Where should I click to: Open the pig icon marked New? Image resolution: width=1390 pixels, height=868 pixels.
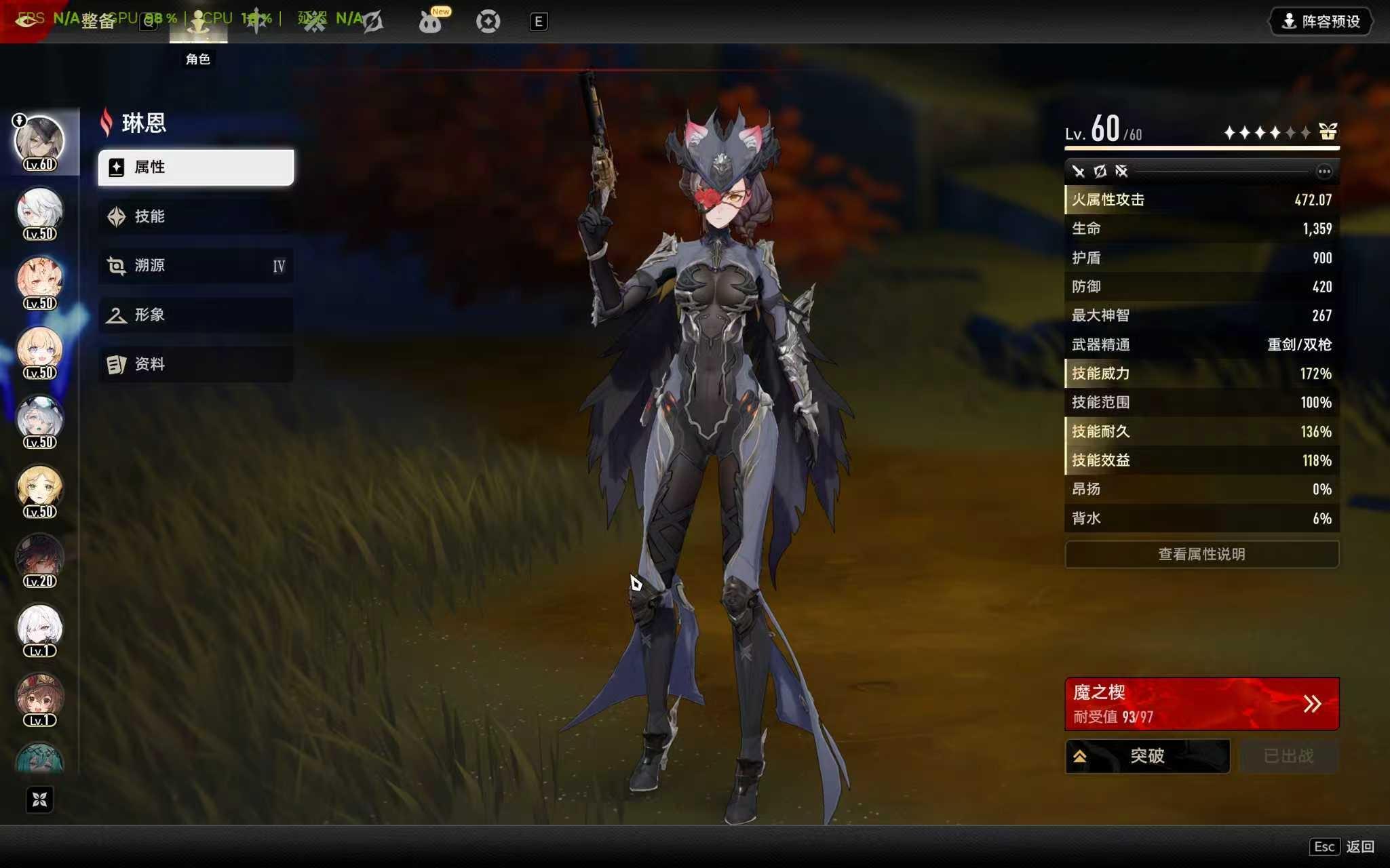pyautogui.click(x=430, y=22)
